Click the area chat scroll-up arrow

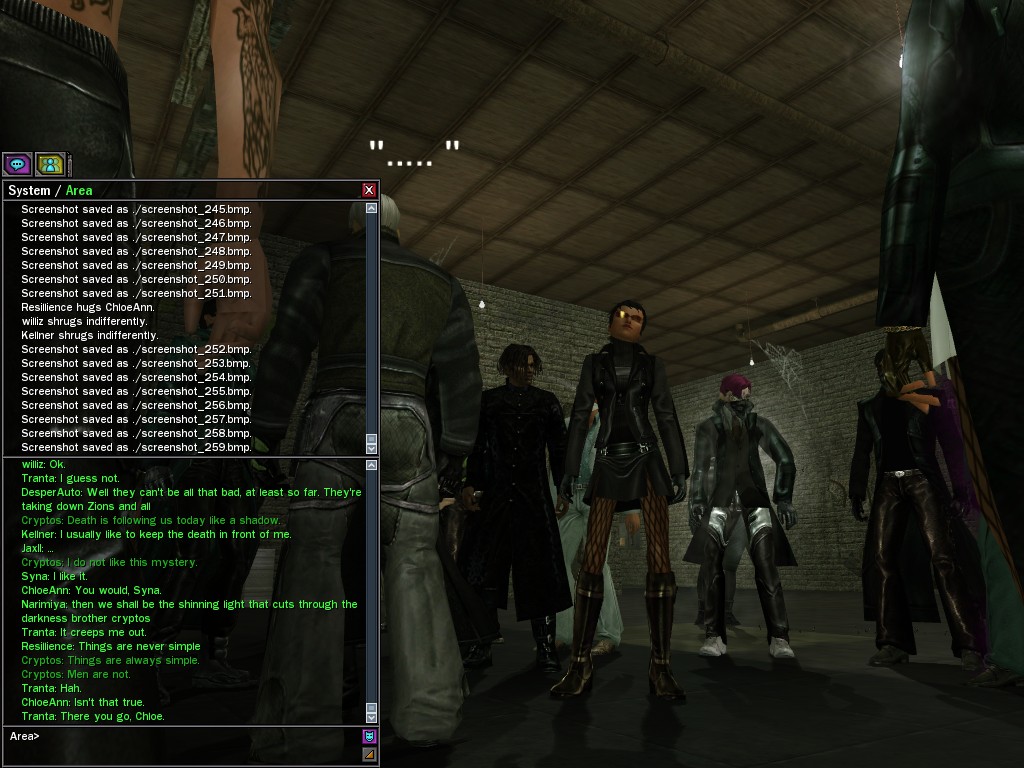click(x=372, y=465)
